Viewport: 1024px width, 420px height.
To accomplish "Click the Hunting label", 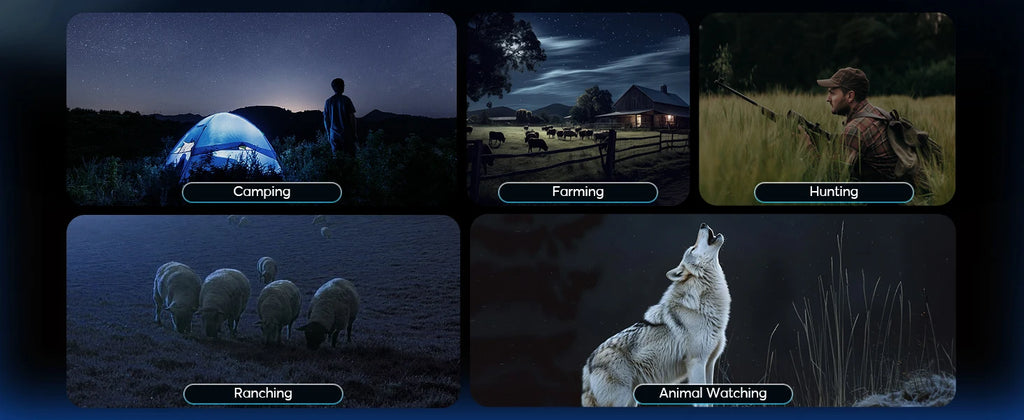I will tap(833, 192).
